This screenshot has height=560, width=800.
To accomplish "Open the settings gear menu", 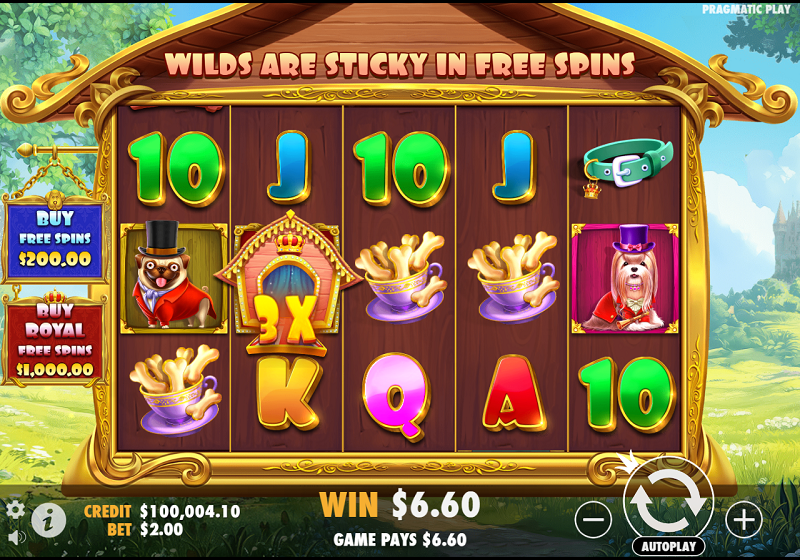I will click(15, 509).
